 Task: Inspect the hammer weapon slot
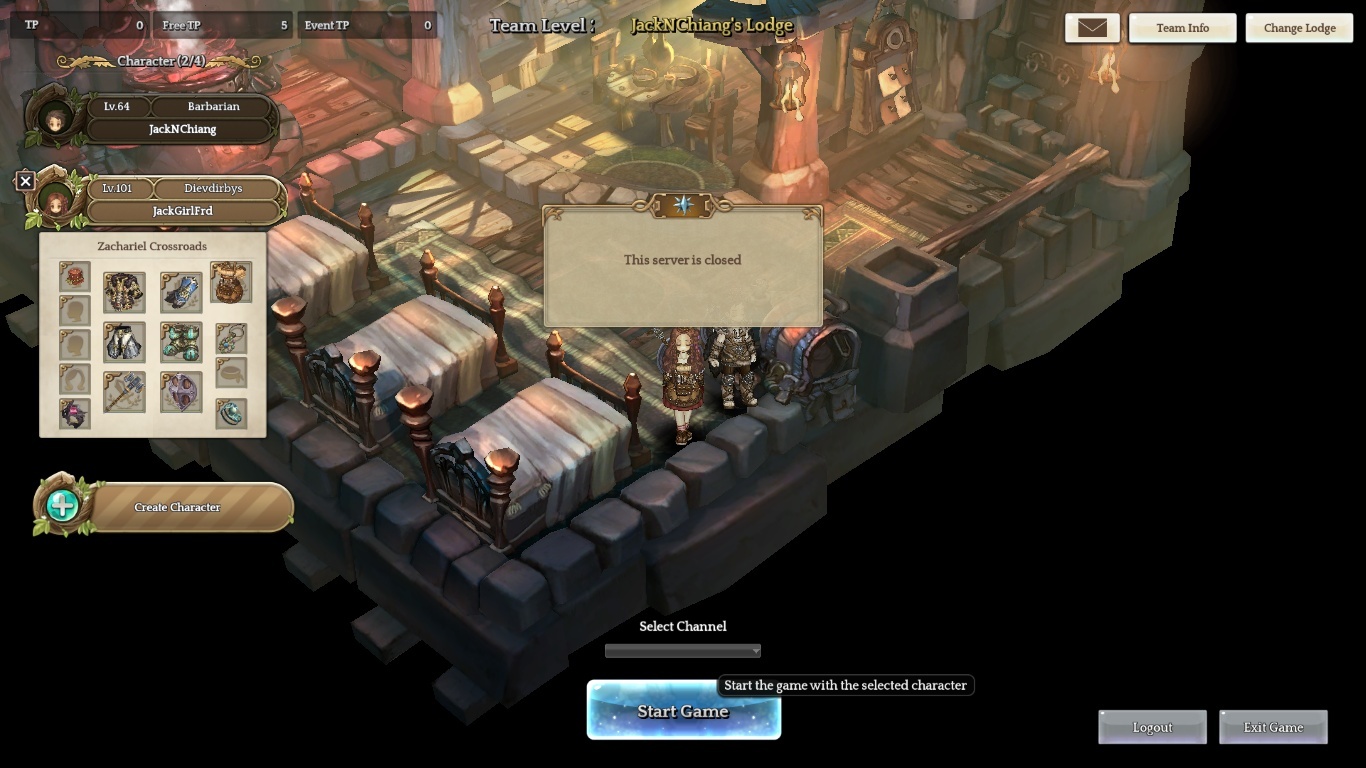[124, 392]
